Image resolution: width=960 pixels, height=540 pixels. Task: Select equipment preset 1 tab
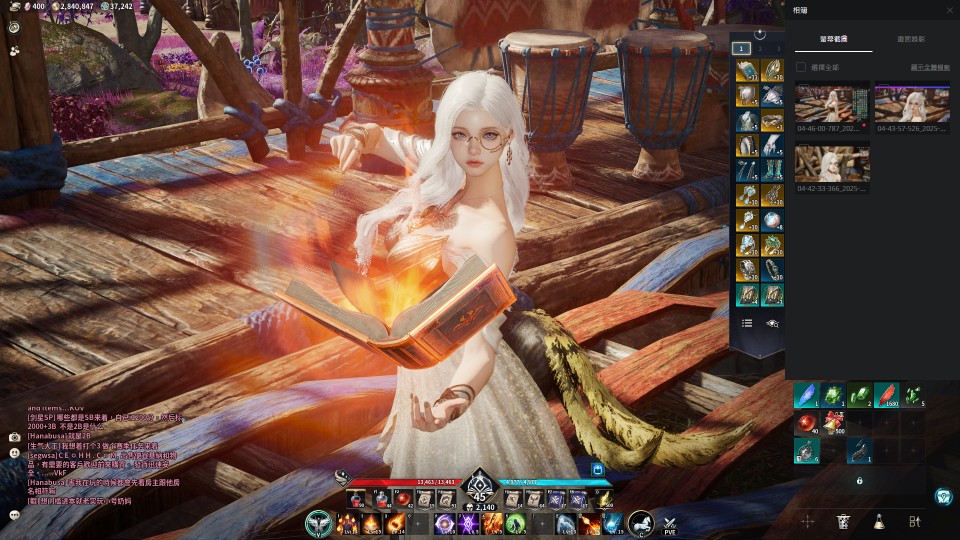[x=741, y=48]
